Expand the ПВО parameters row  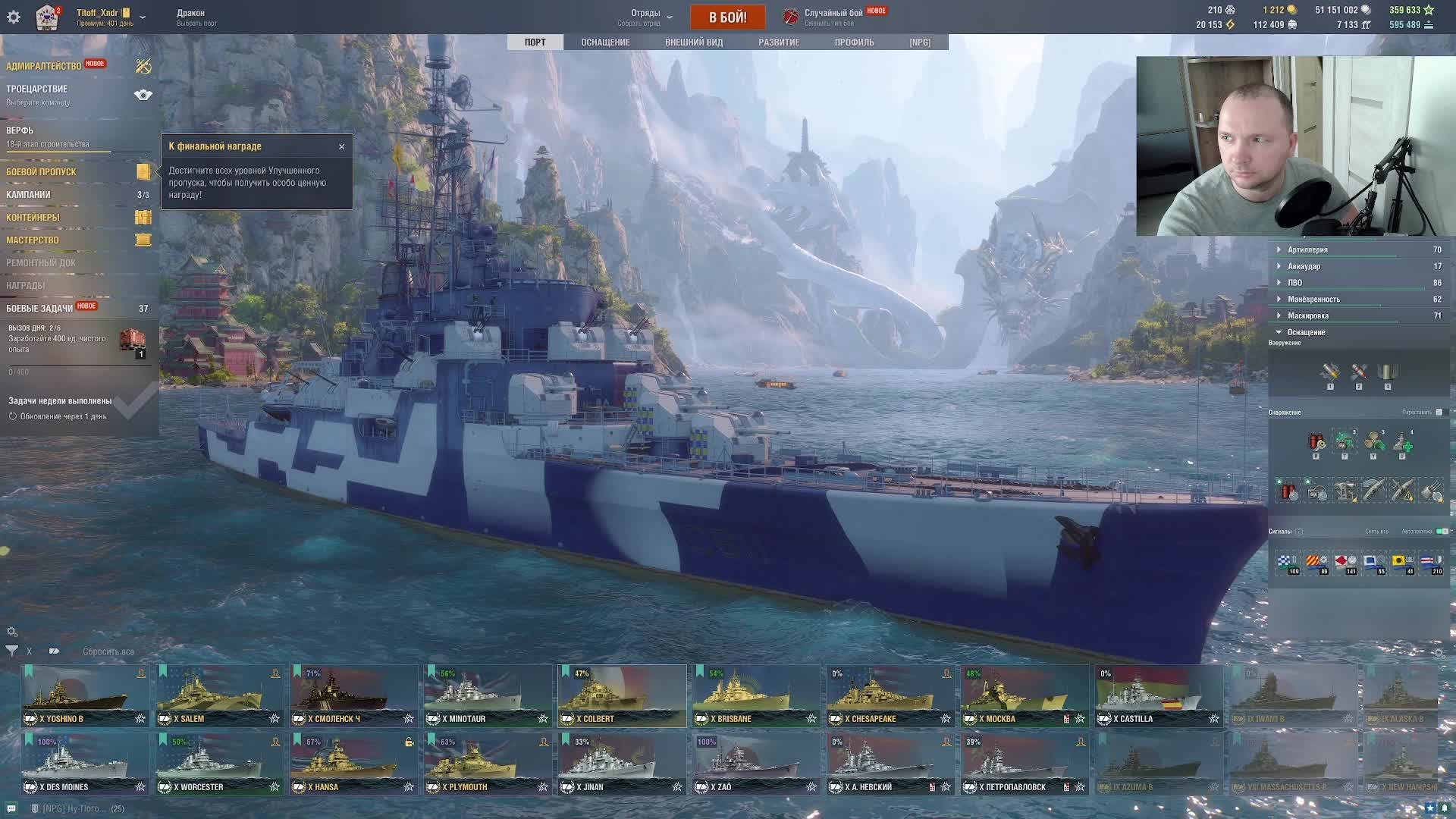click(x=1294, y=283)
